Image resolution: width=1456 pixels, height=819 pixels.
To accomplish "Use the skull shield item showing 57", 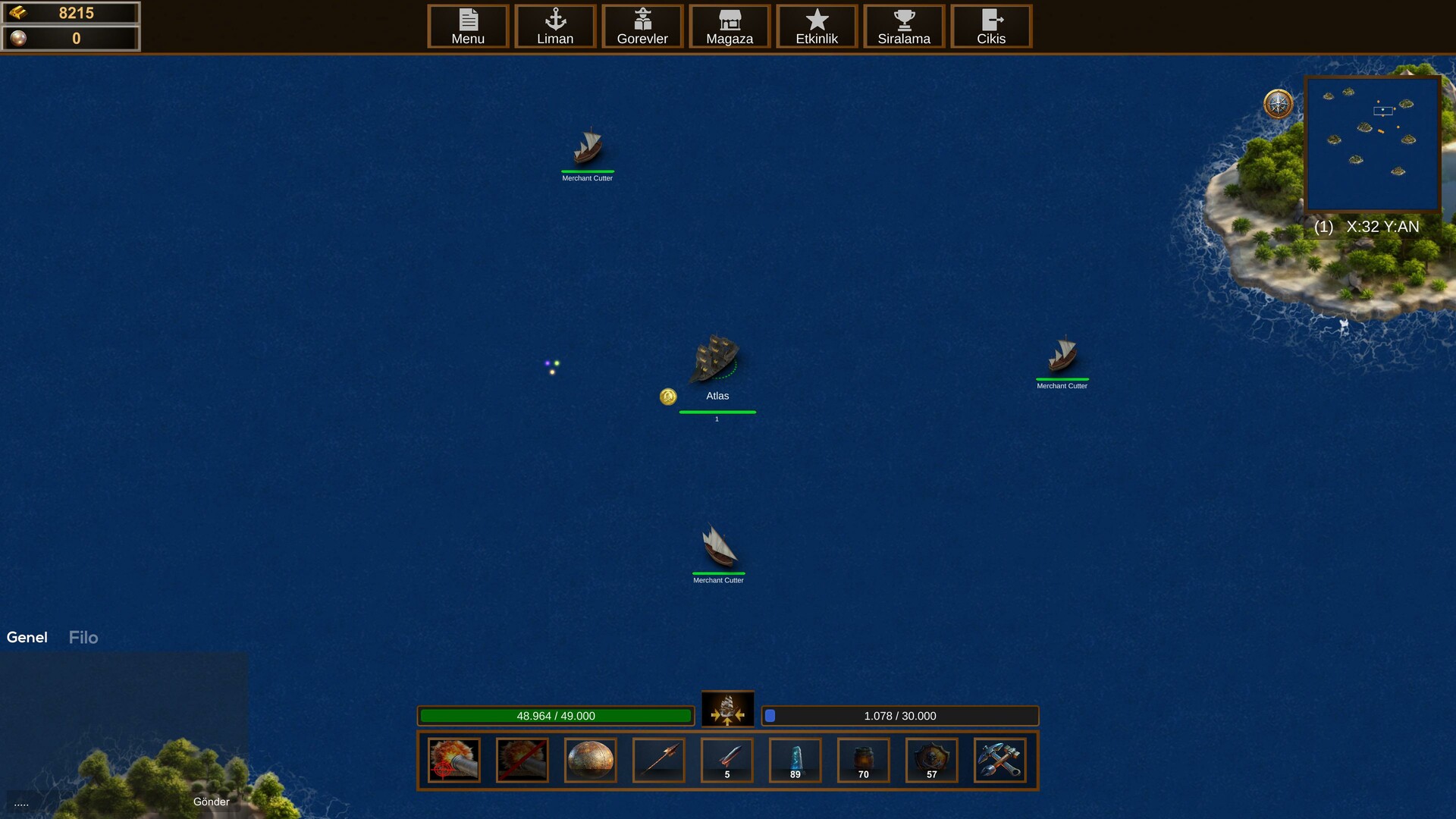I will point(931,760).
